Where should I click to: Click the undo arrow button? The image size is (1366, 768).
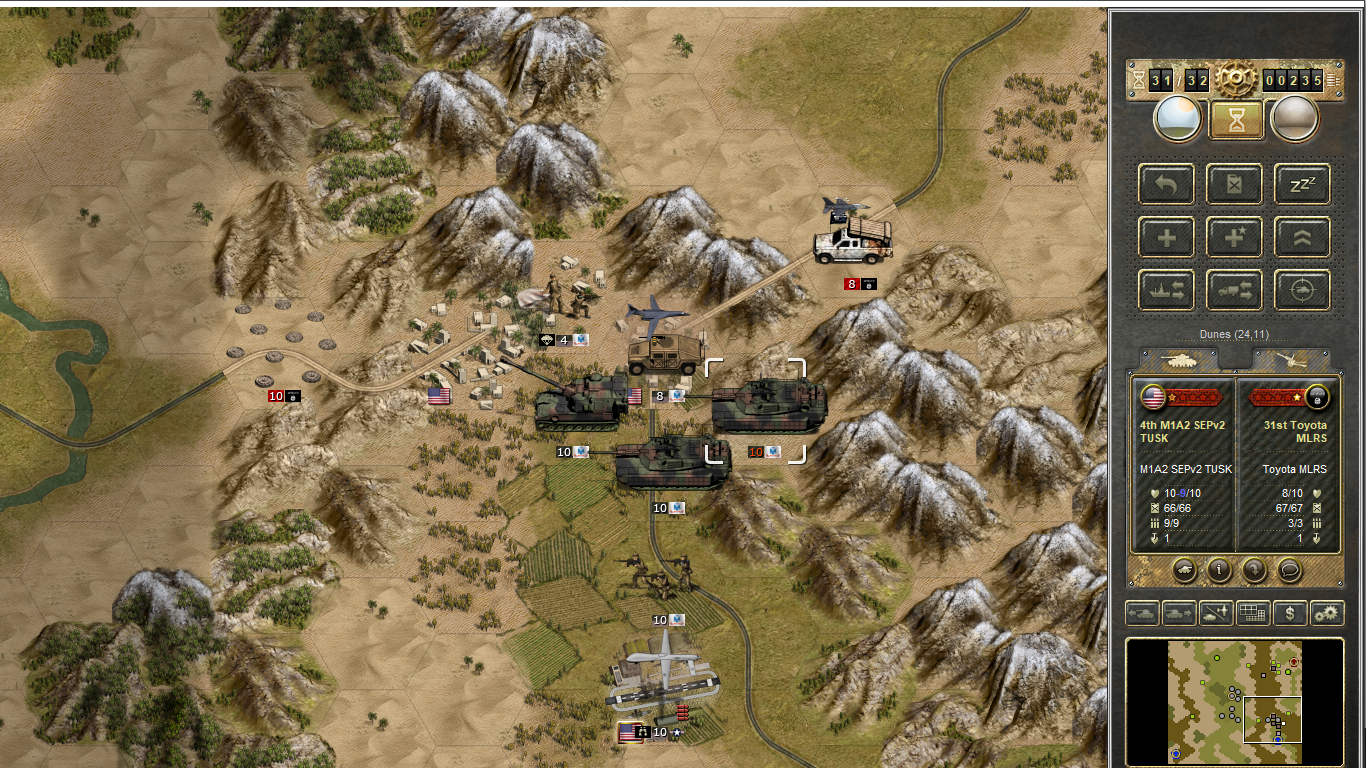1167,185
